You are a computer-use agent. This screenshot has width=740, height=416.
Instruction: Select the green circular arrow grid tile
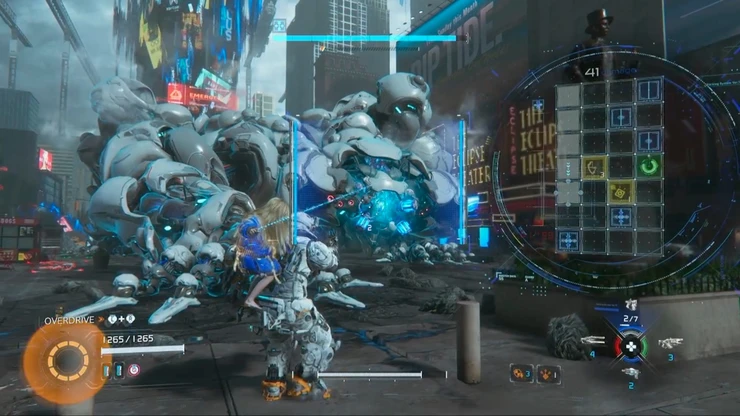(649, 165)
